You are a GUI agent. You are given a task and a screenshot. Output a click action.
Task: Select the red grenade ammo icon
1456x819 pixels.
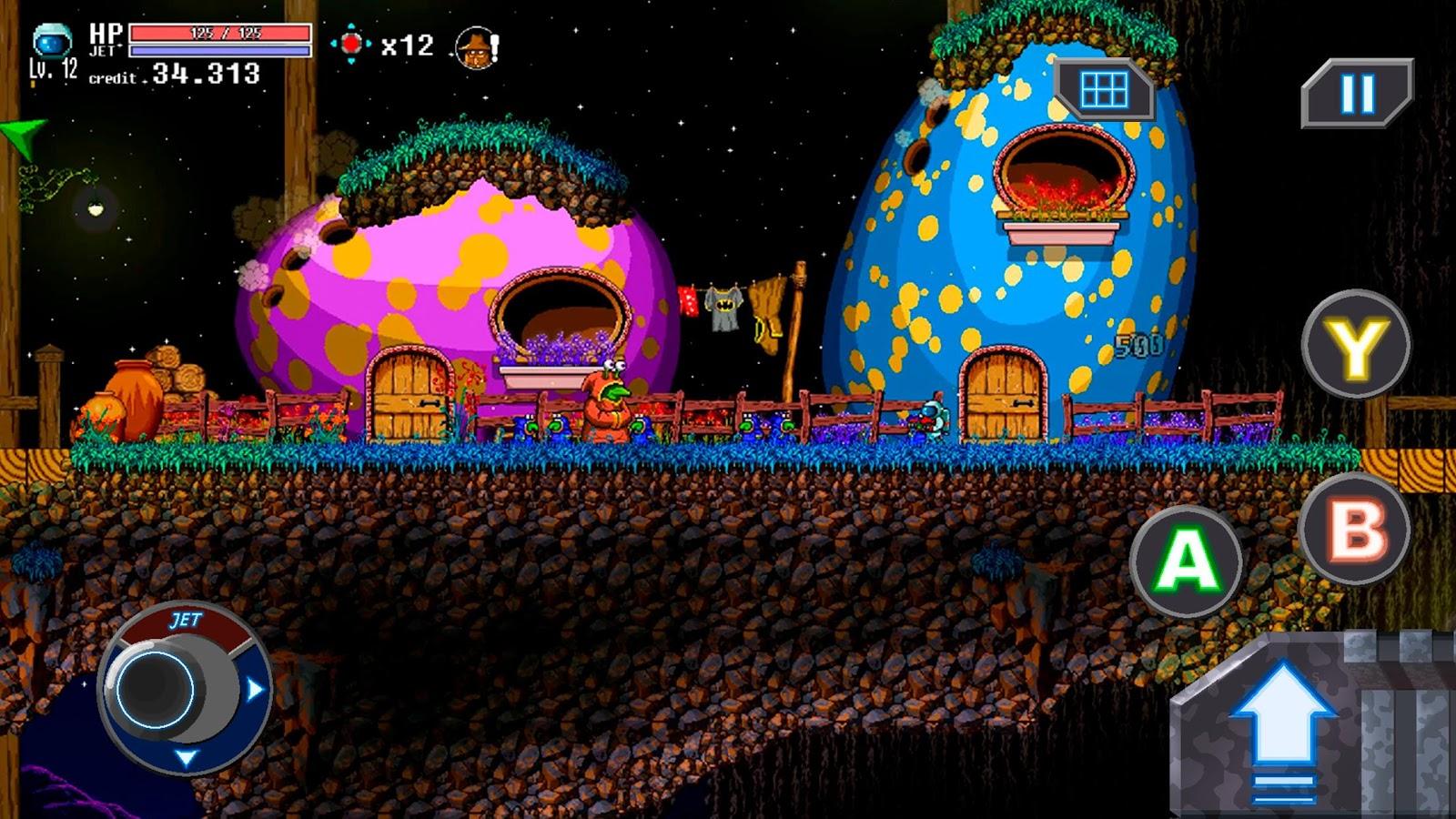tap(351, 44)
